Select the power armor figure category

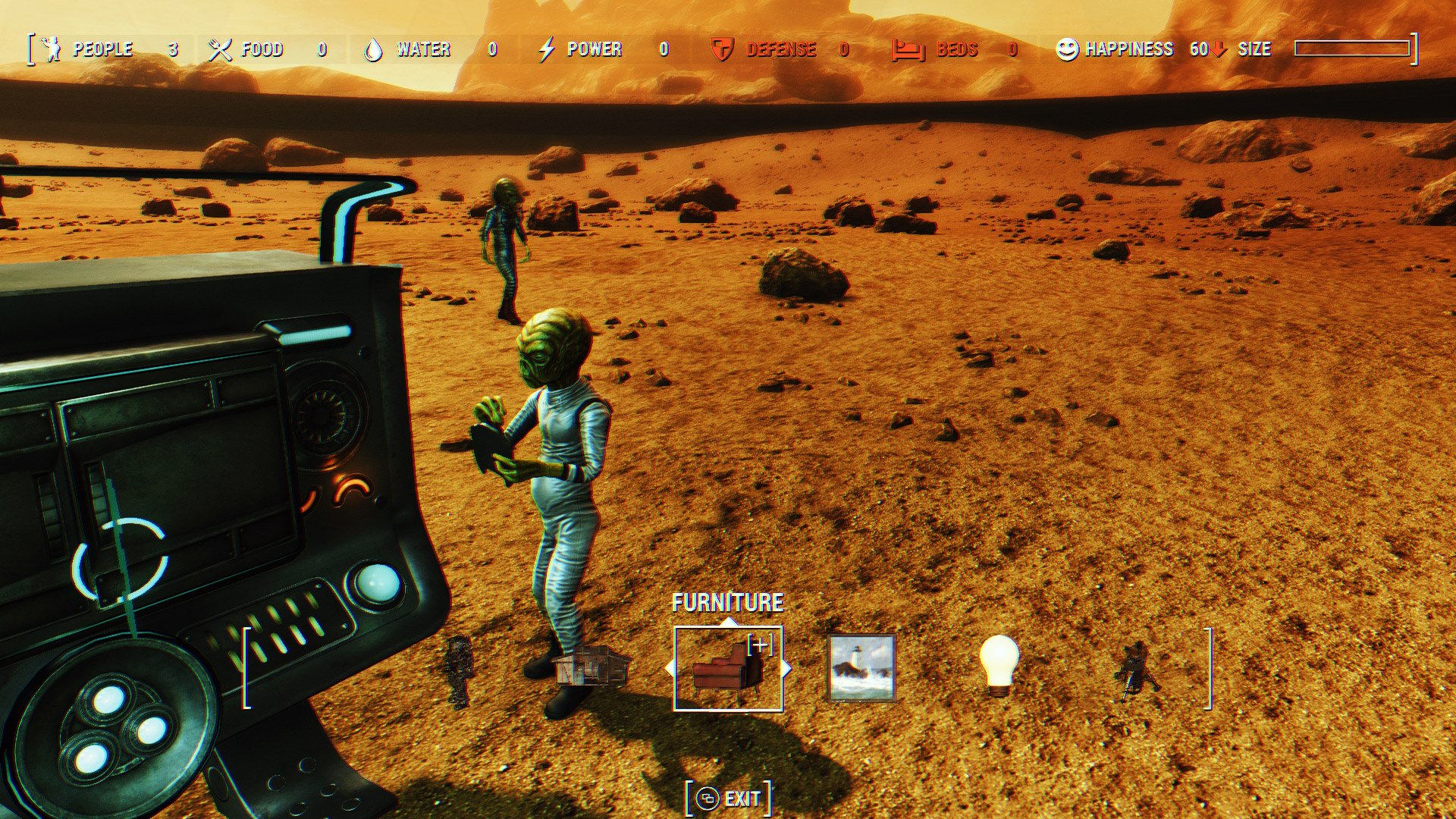tap(459, 671)
